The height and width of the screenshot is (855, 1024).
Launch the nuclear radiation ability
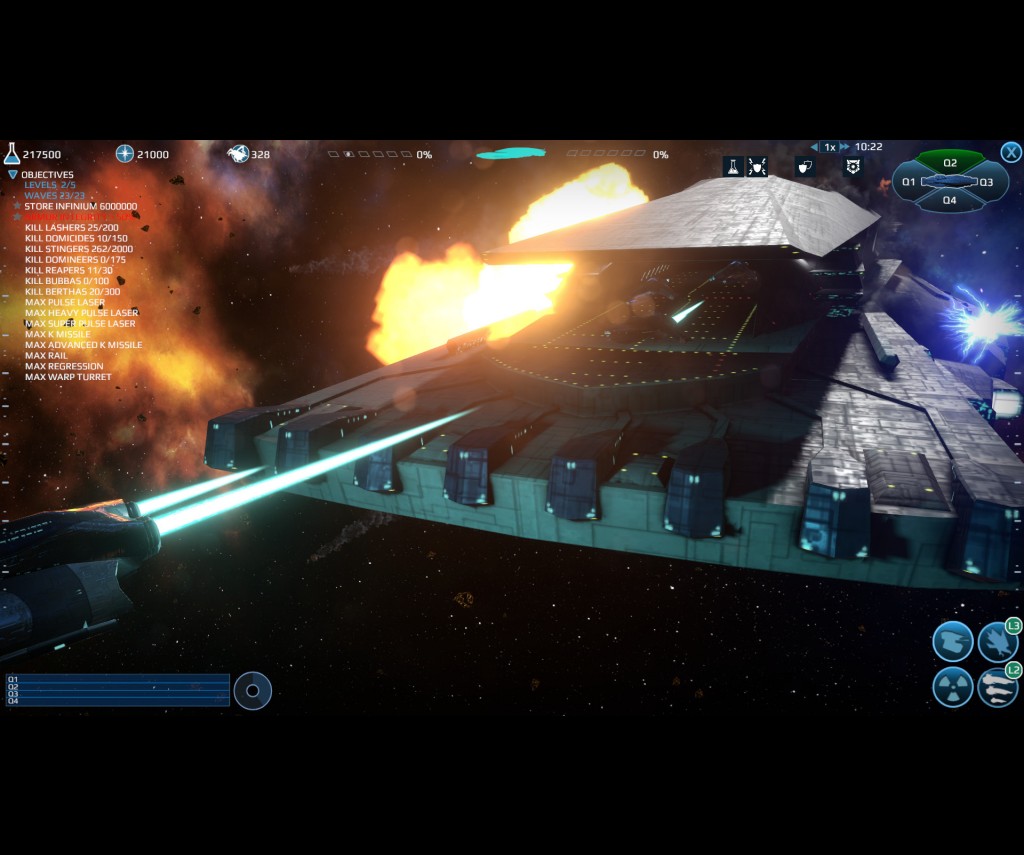952,687
